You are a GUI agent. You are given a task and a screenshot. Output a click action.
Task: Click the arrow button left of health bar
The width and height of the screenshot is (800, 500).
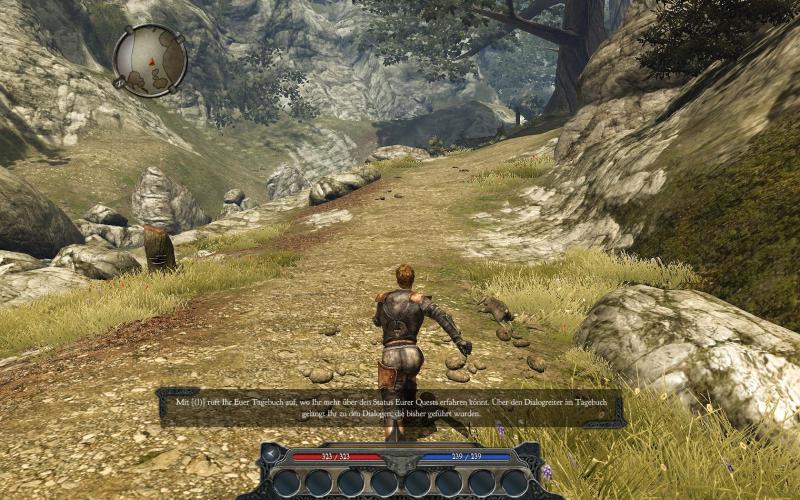pos(270,455)
